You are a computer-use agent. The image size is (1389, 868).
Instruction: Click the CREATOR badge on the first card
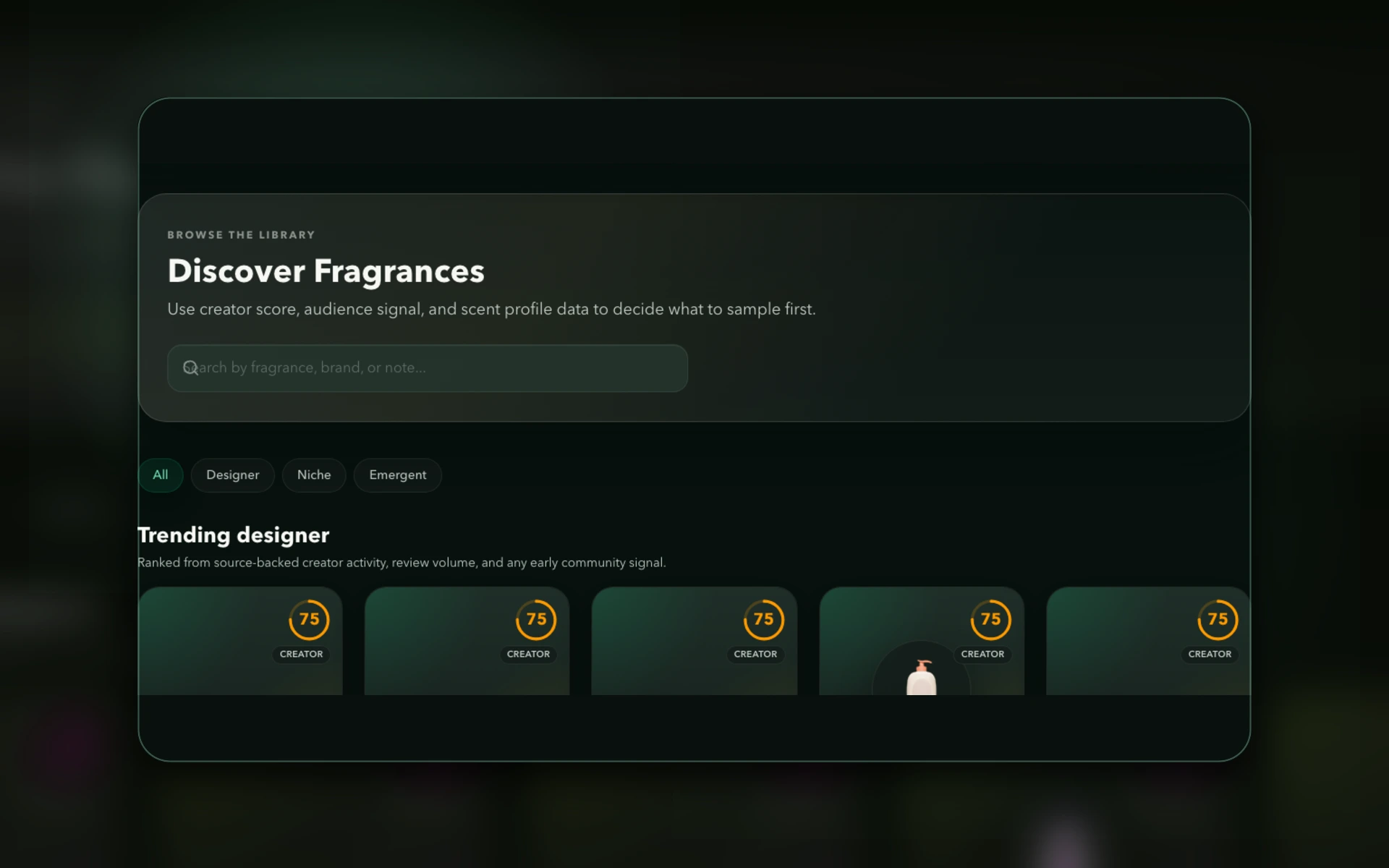pos(301,654)
